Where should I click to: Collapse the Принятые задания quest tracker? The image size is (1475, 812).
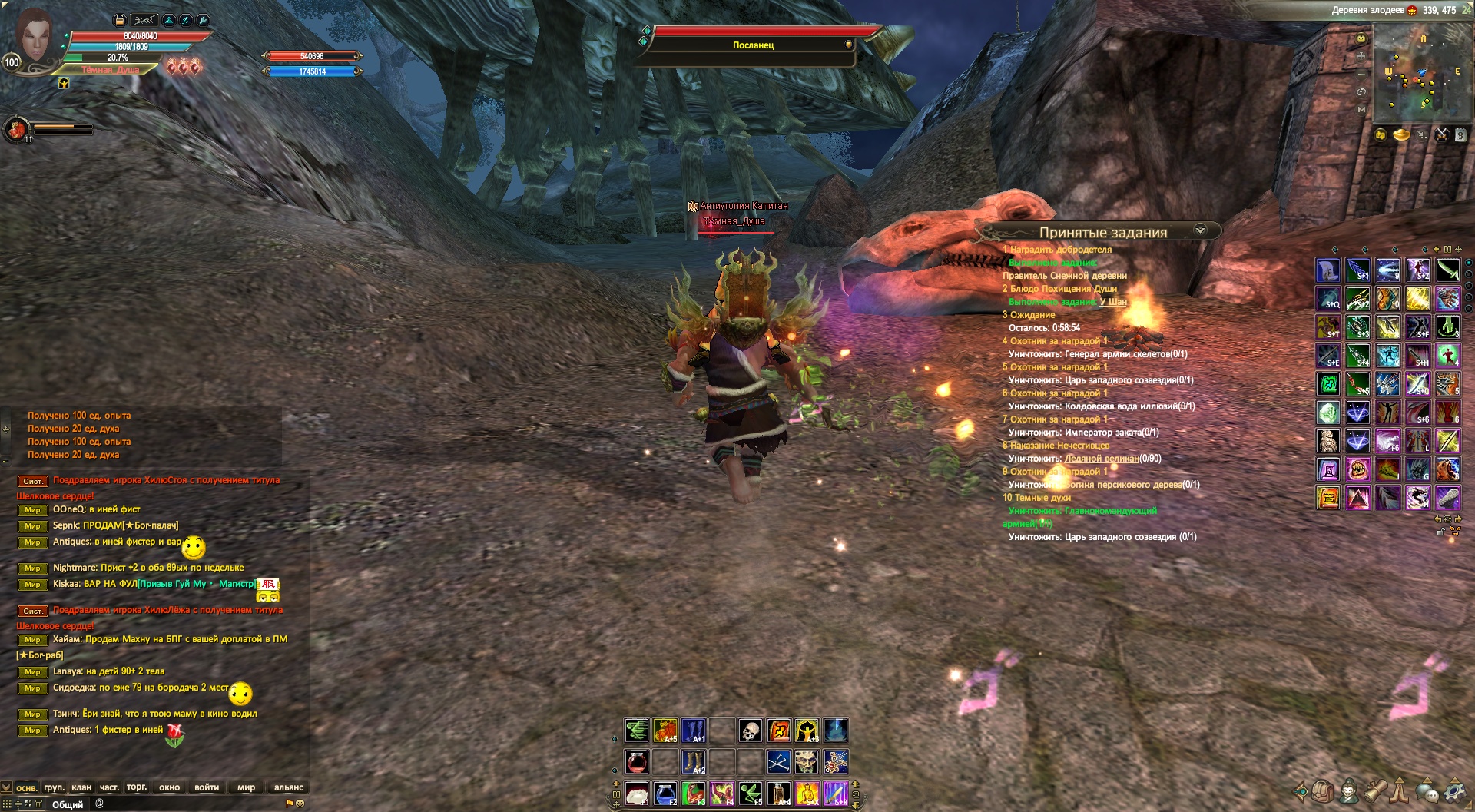(1200, 230)
